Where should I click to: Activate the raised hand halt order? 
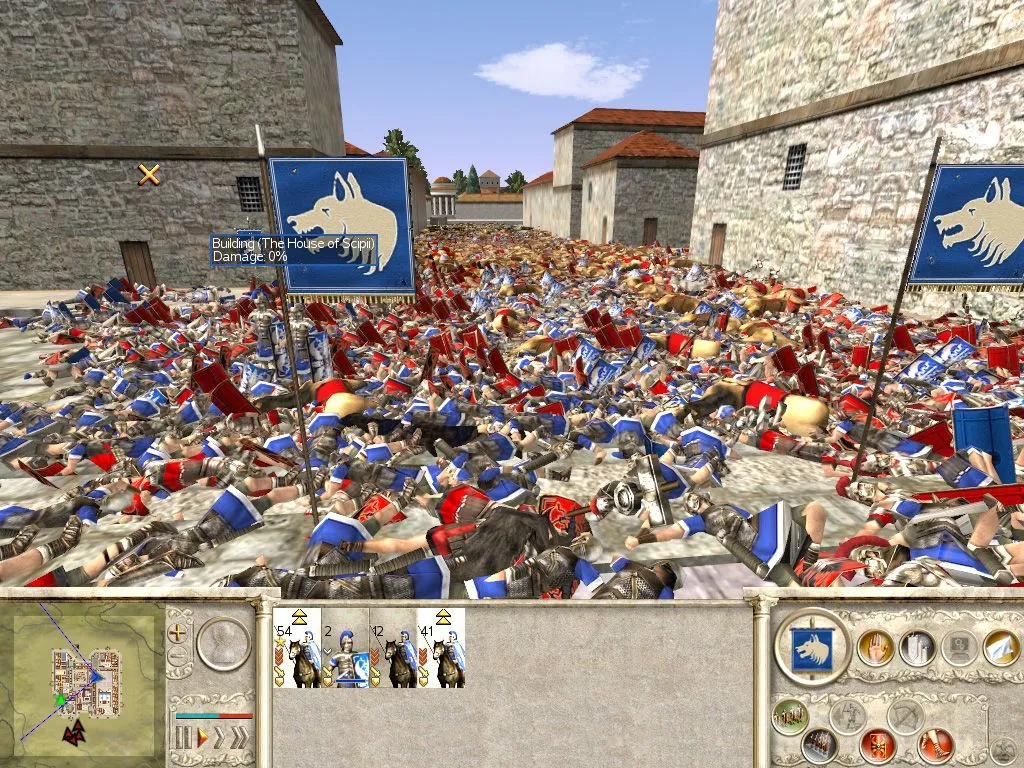[x=874, y=648]
